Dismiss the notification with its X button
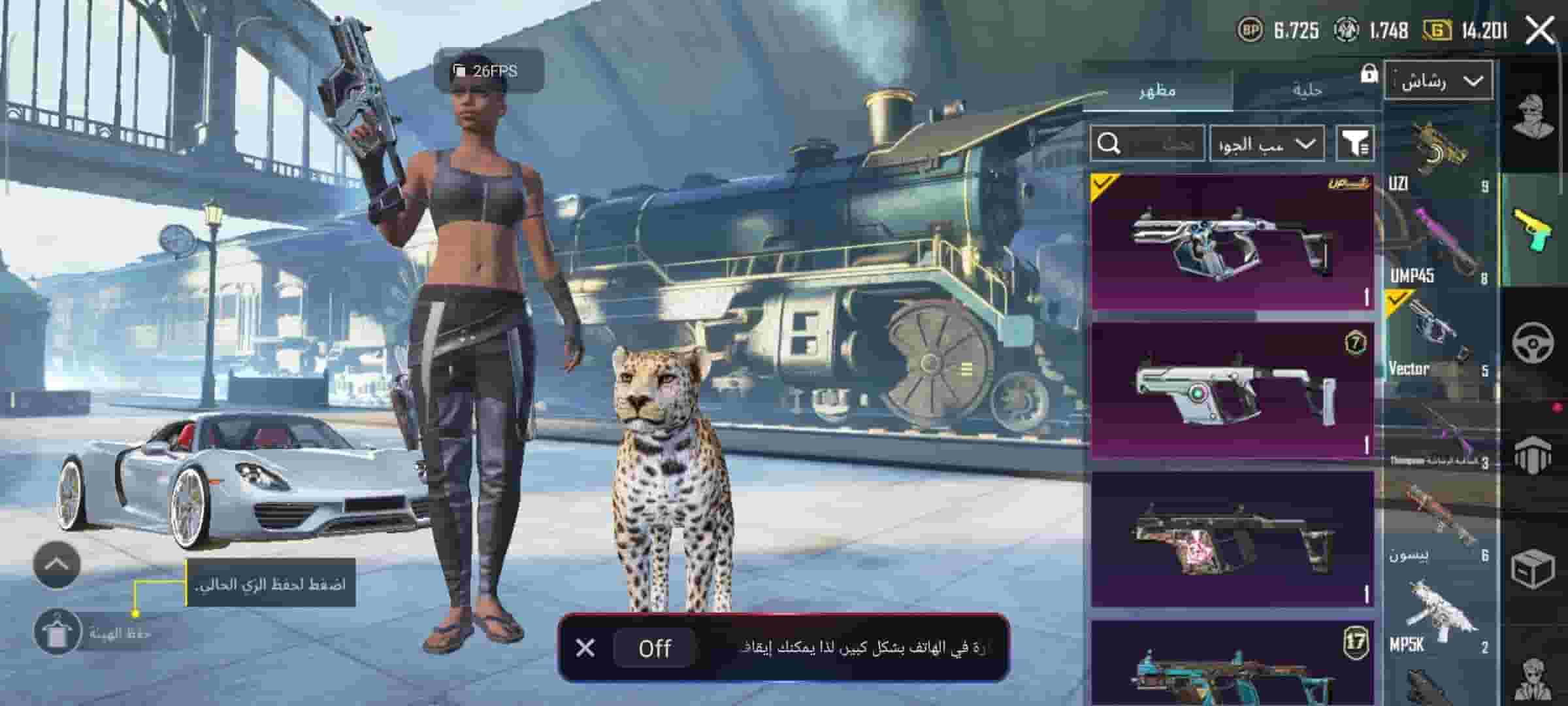 (586, 648)
